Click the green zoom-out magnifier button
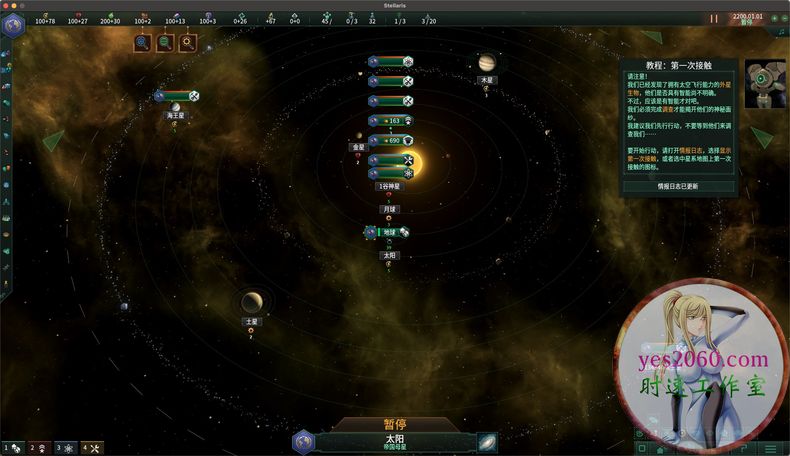 (164, 42)
